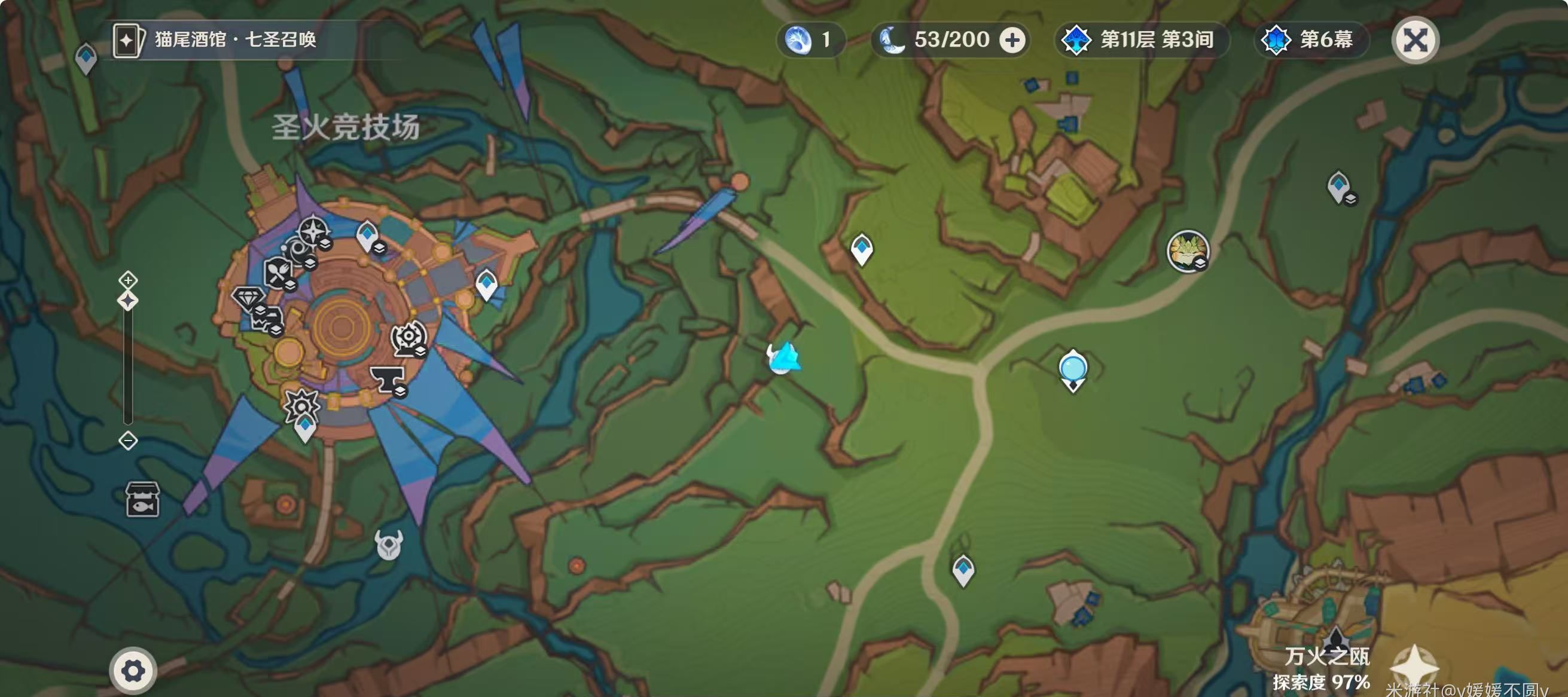Open the 万火之瓯 region star button
Screen dimensions: 1568x697
click(1415, 667)
